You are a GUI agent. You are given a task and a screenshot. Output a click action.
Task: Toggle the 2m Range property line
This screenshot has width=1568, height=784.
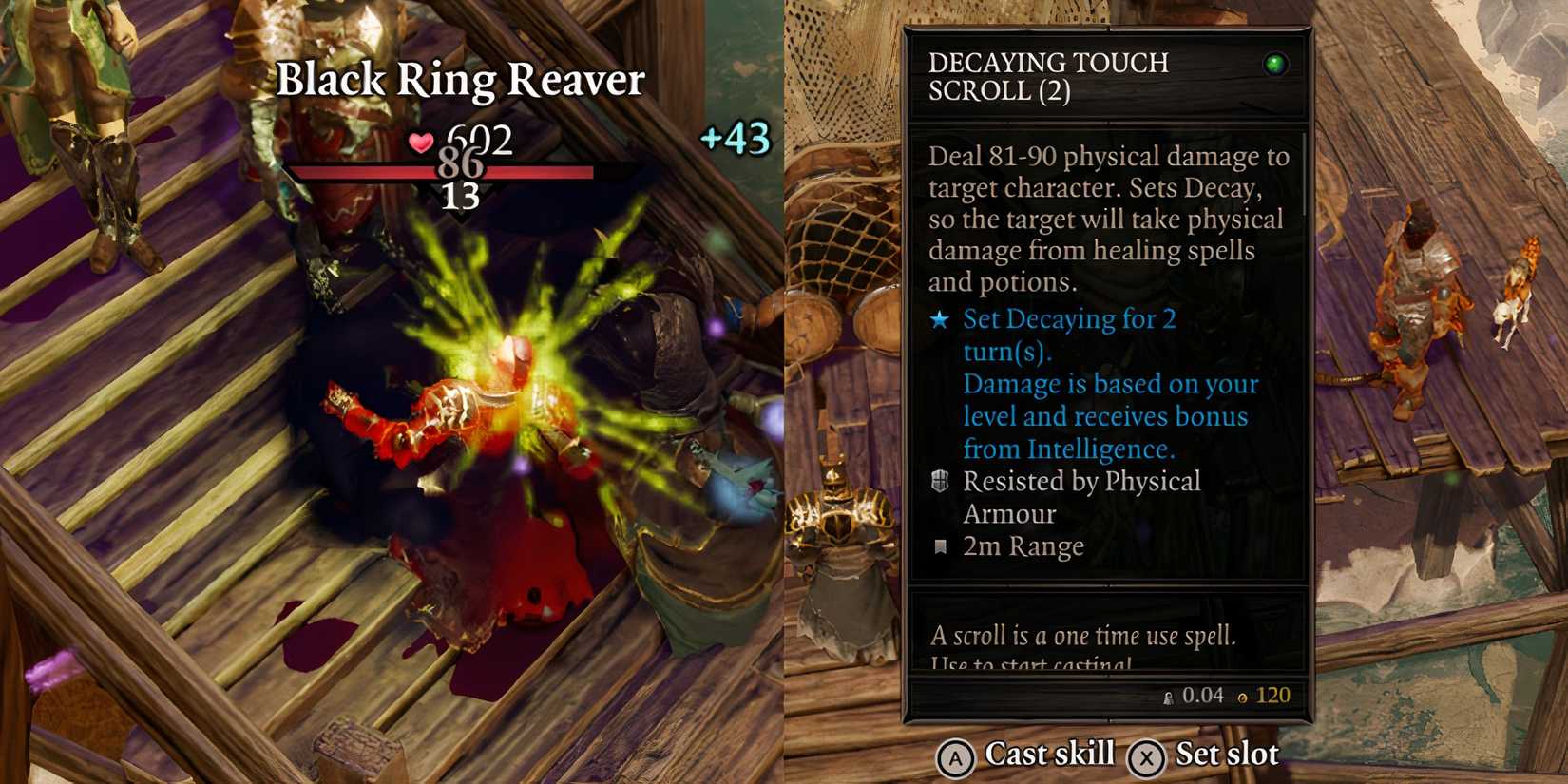click(x=1023, y=545)
